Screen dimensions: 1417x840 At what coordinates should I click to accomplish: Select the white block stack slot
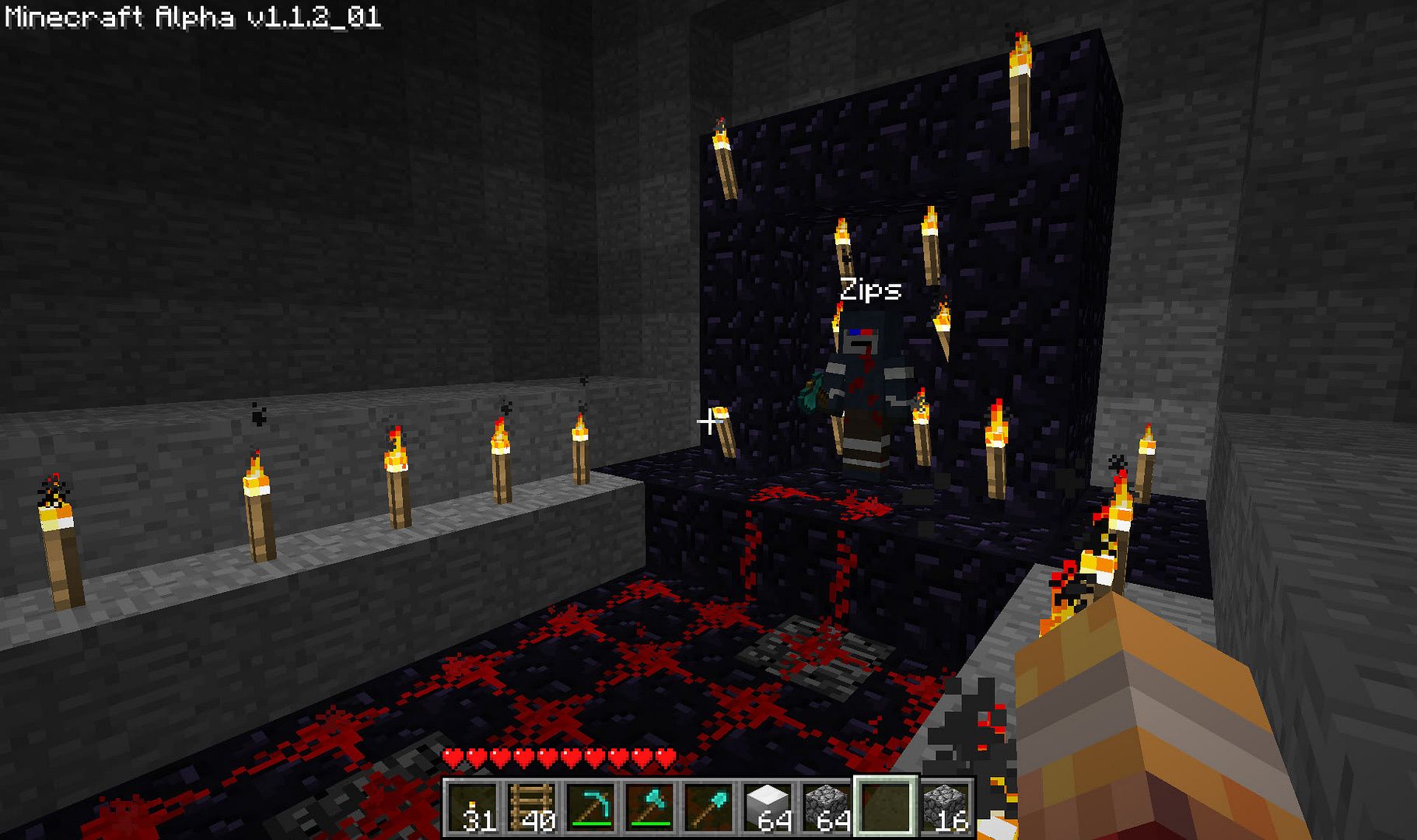click(x=768, y=807)
